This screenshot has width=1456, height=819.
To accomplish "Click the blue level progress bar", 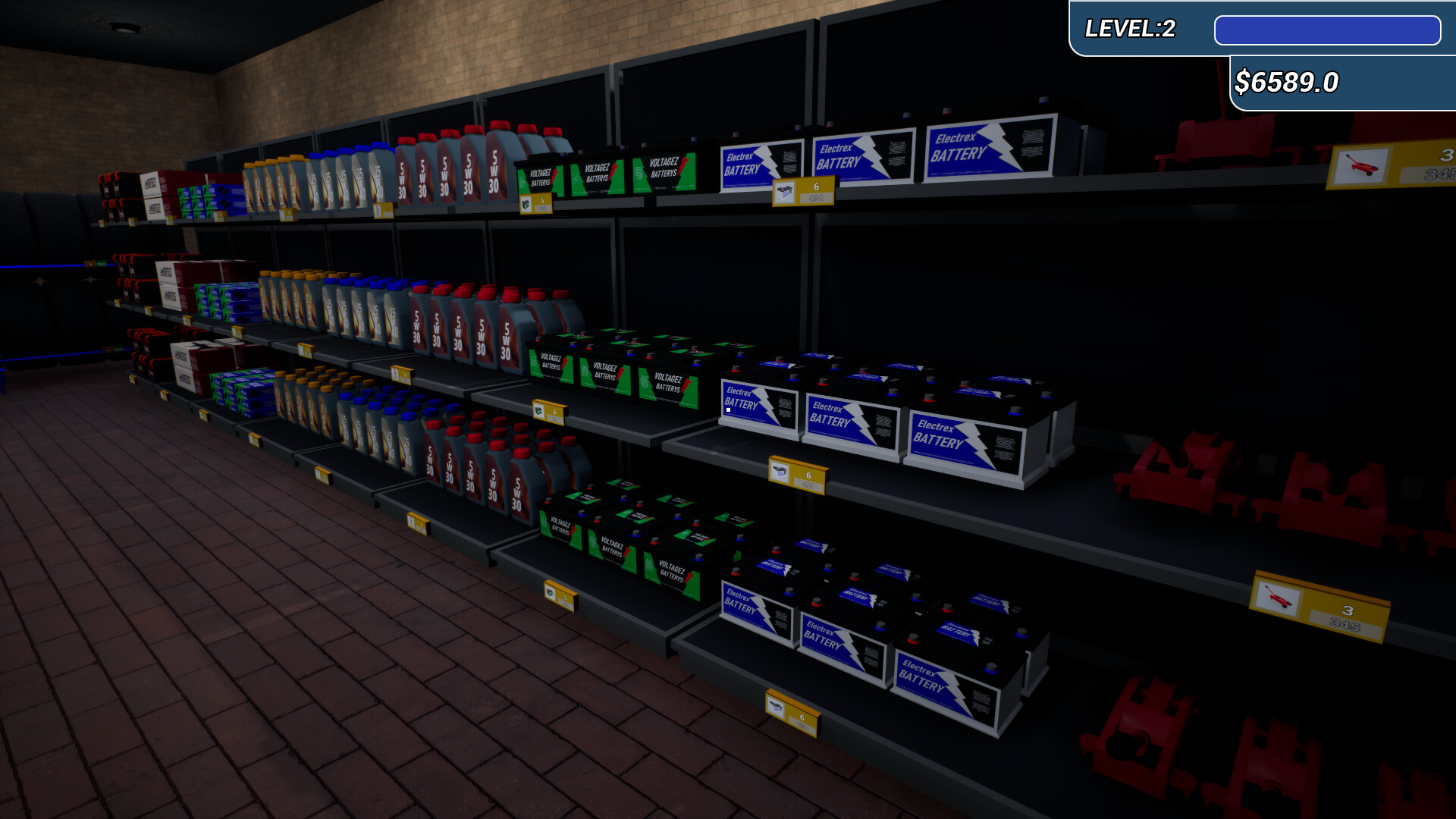I will tap(1329, 31).
